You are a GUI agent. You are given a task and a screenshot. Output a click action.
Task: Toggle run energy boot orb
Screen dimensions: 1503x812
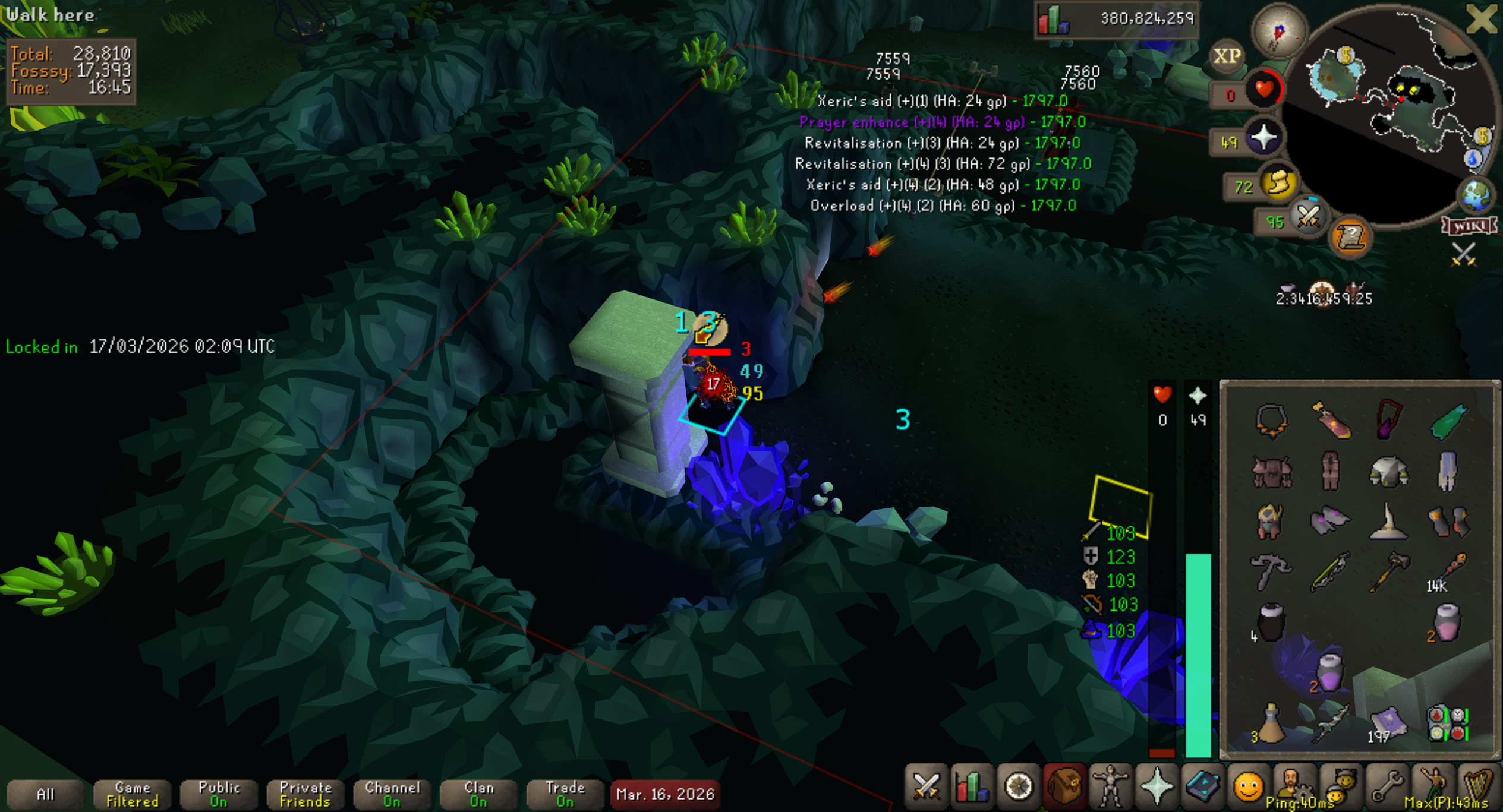1278,184
